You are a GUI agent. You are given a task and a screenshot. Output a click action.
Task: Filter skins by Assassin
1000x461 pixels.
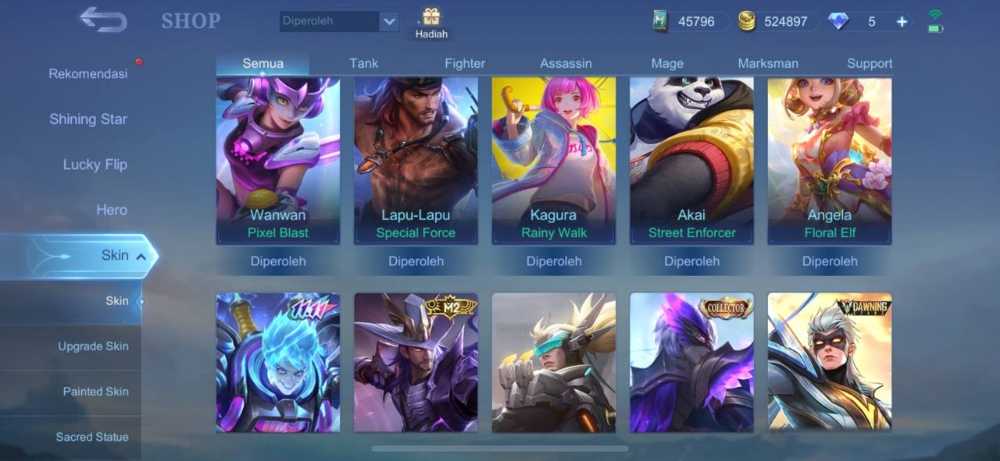click(x=566, y=63)
